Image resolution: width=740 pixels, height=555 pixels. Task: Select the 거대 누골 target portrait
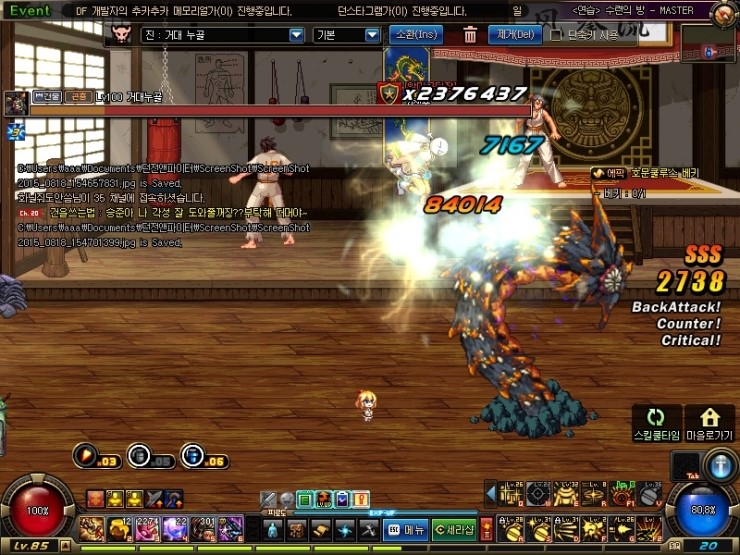(x=16, y=101)
